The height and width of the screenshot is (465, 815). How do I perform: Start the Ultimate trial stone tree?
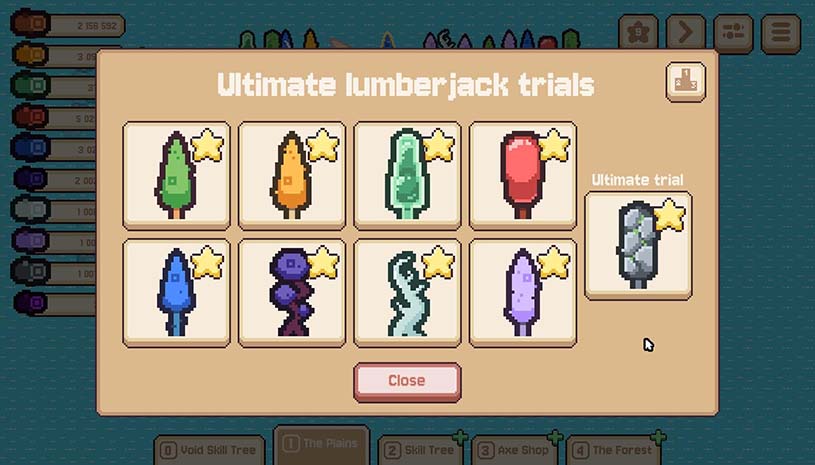coord(638,245)
